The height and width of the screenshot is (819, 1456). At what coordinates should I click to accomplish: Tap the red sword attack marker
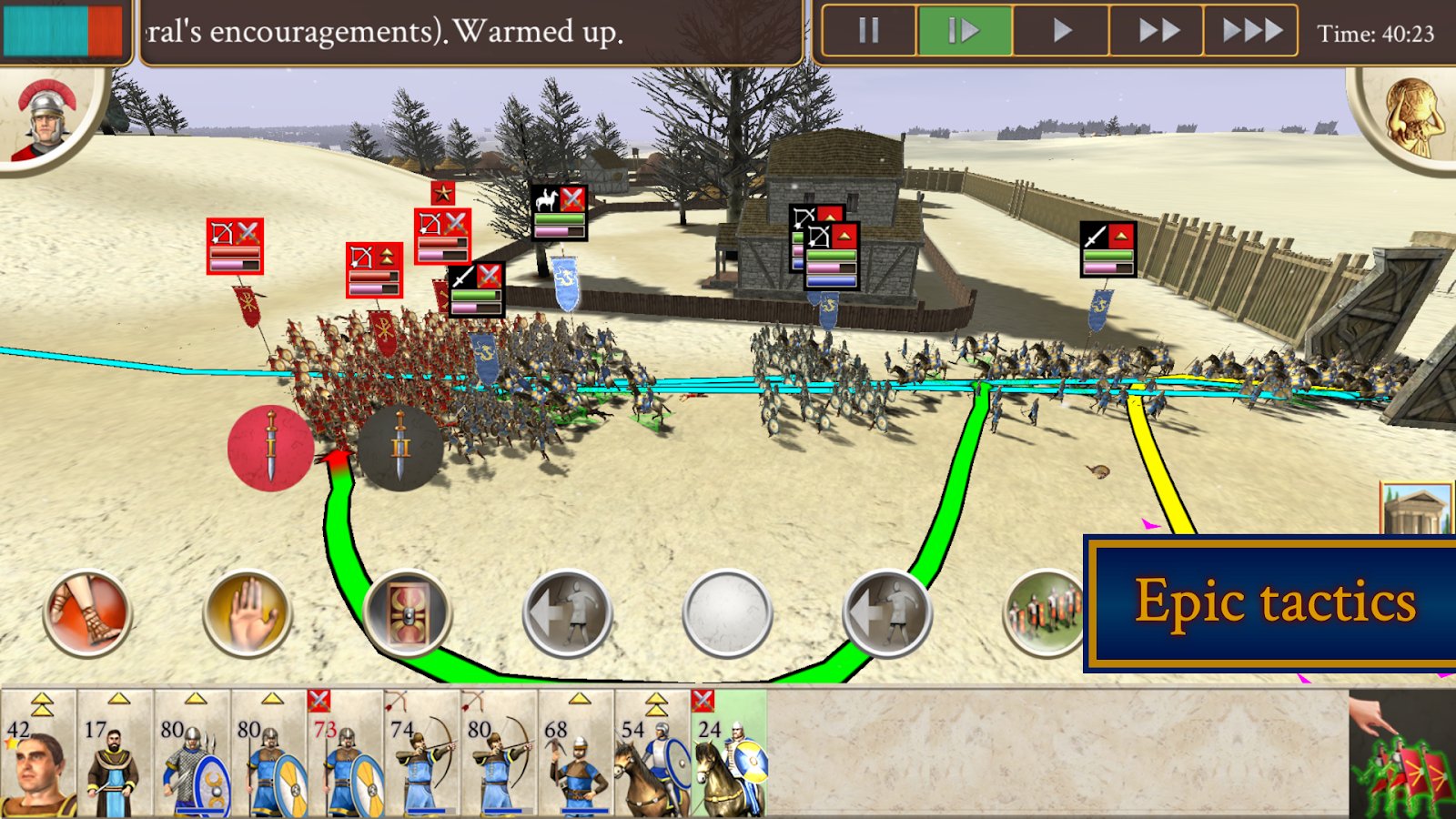[270, 448]
